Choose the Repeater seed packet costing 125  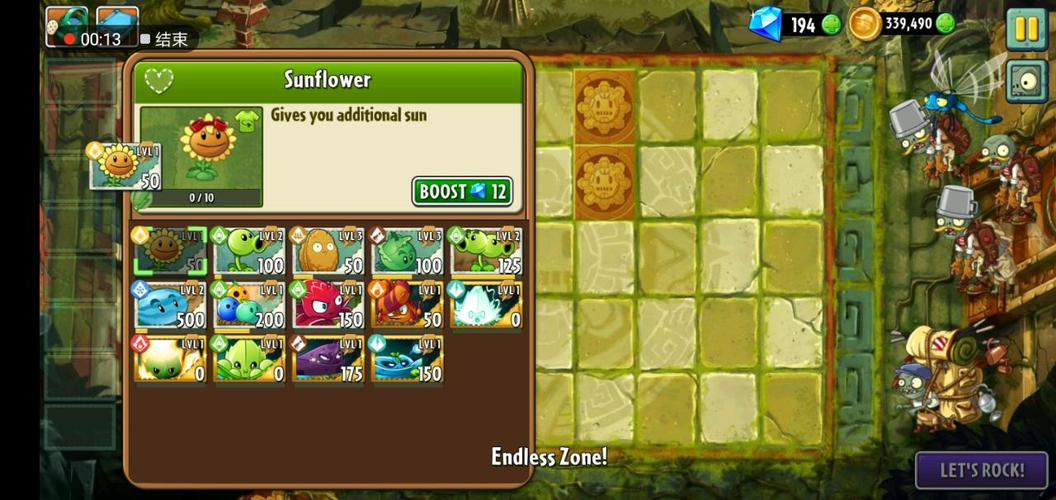click(x=487, y=252)
